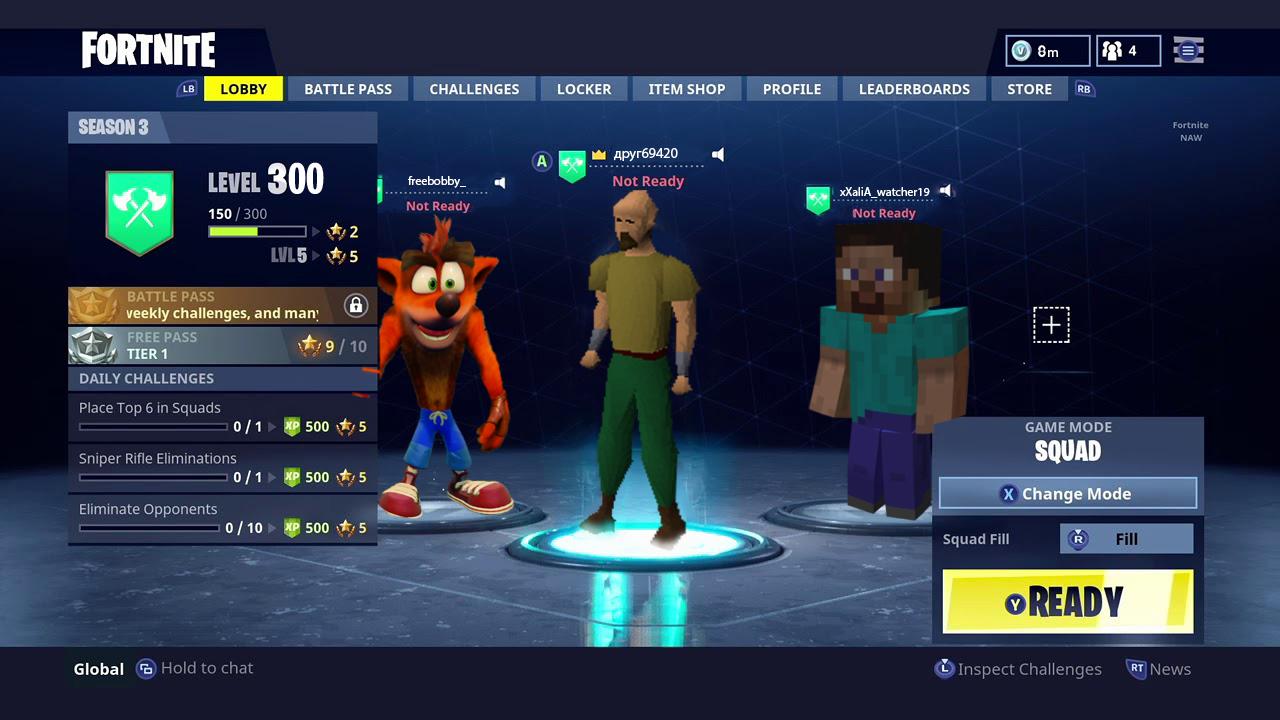The height and width of the screenshot is (720, 1280).
Task: Click the party members count icon
Action: point(1113,50)
